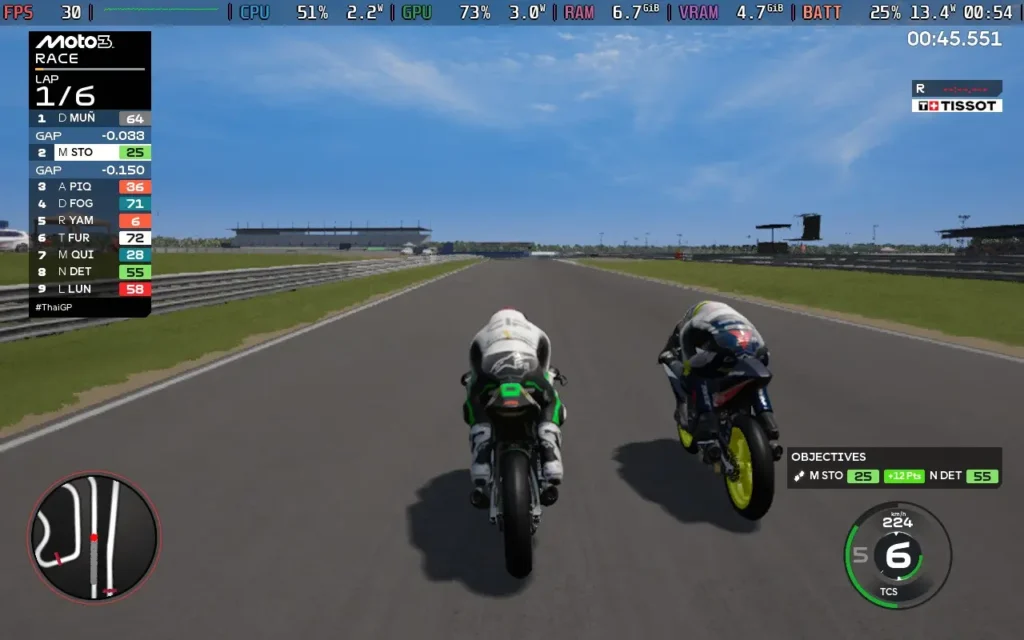1024x640 pixels.
Task: Select L LUN in ninth place
Action: pos(91,289)
